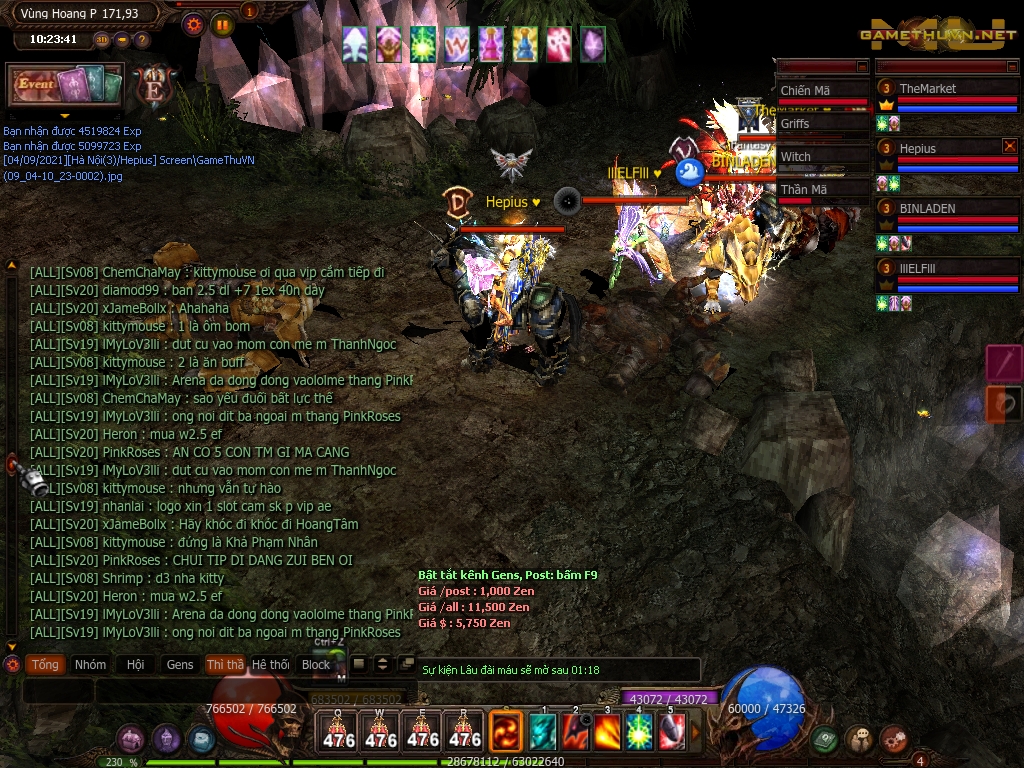Open the Gens chat tab
The height and width of the screenshot is (768, 1024).
click(180, 664)
